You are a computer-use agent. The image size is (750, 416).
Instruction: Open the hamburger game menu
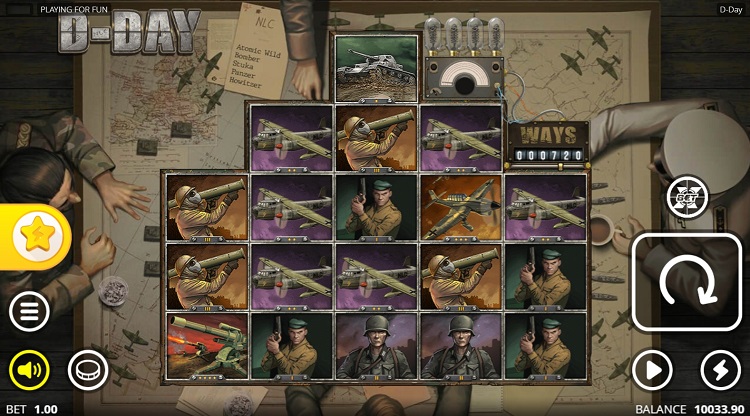(29, 312)
